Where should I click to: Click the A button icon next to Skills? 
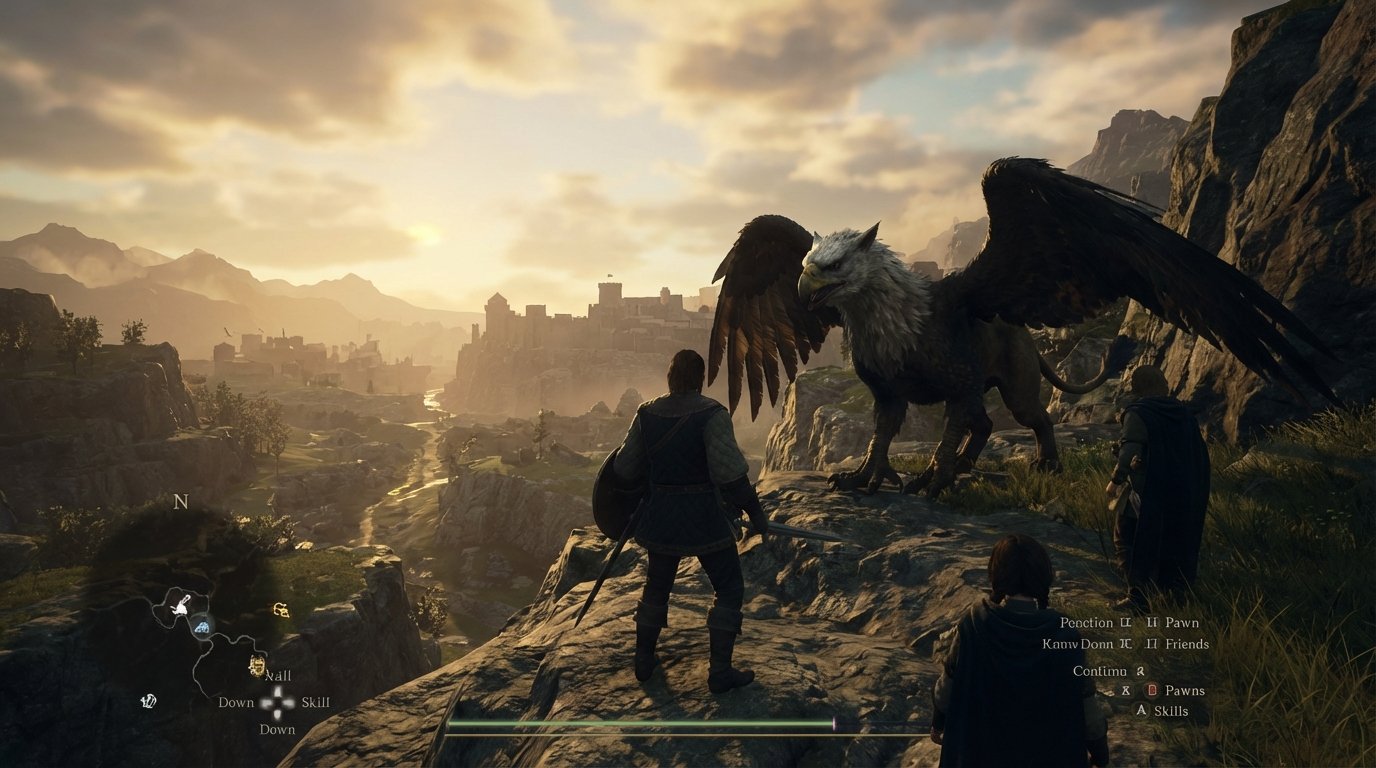(x=1142, y=710)
